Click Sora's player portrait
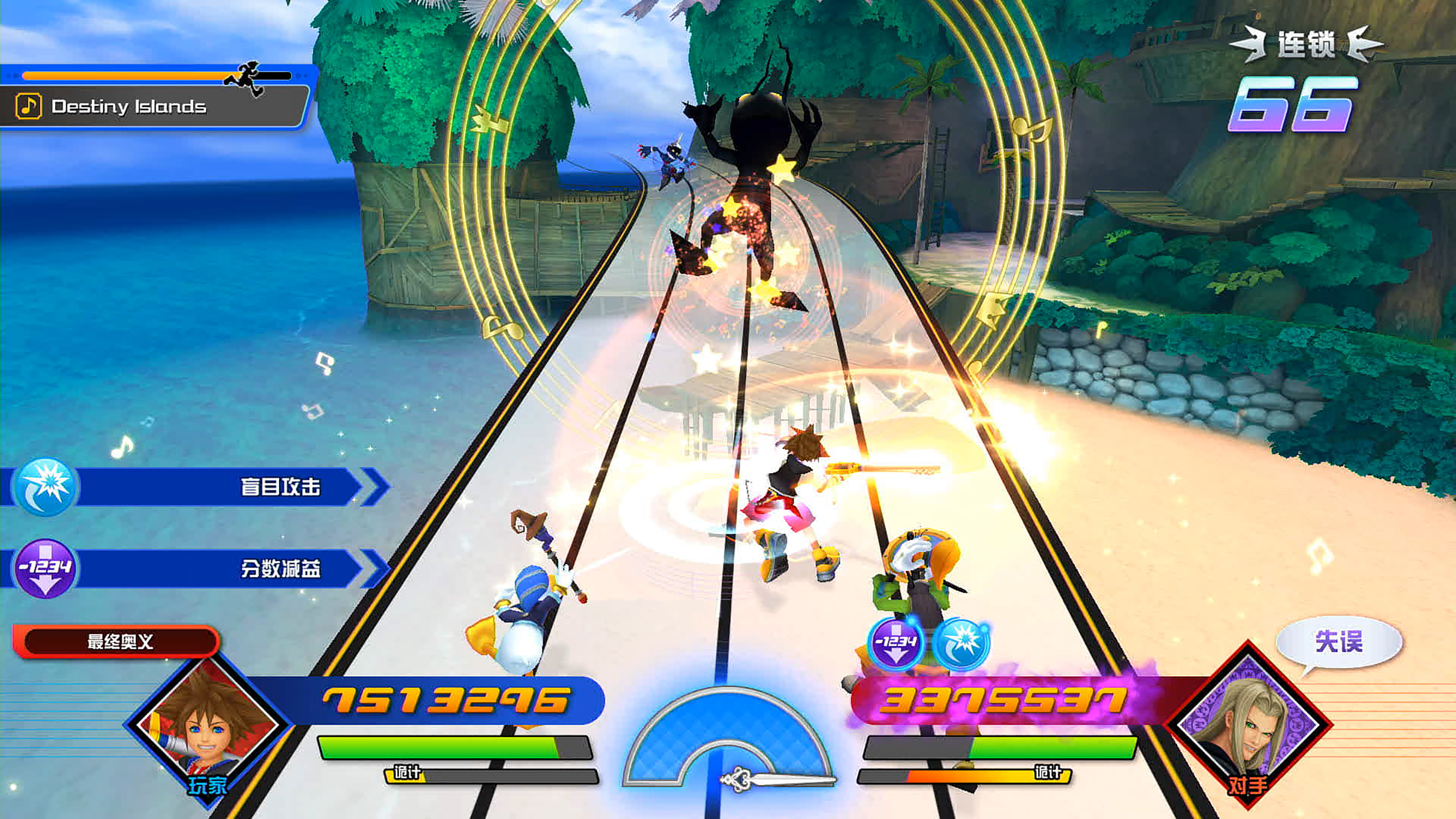Image resolution: width=1456 pixels, height=819 pixels. point(208,726)
